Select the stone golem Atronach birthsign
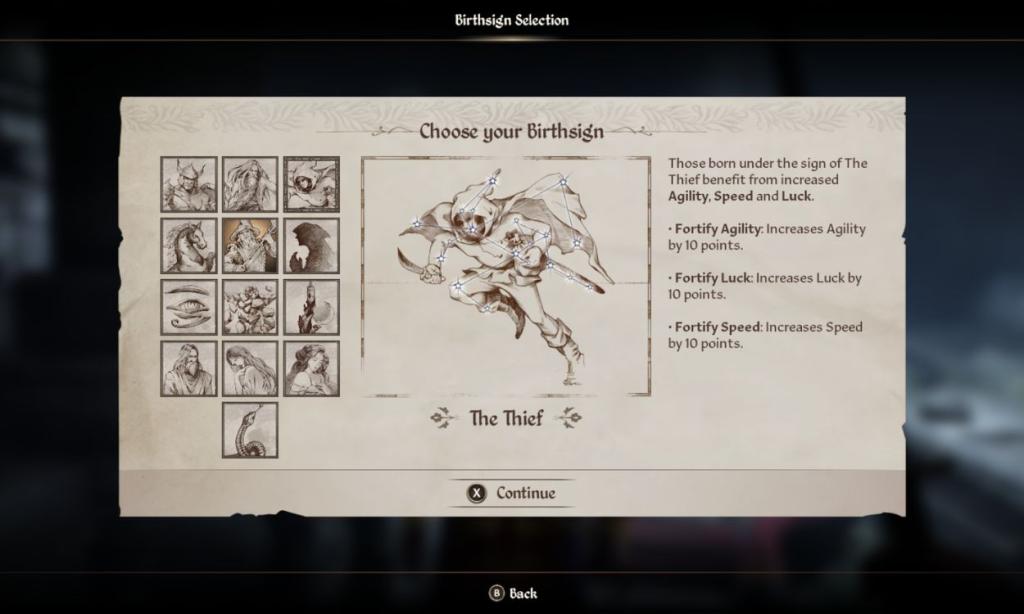1024x614 pixels. click(250, 307)
